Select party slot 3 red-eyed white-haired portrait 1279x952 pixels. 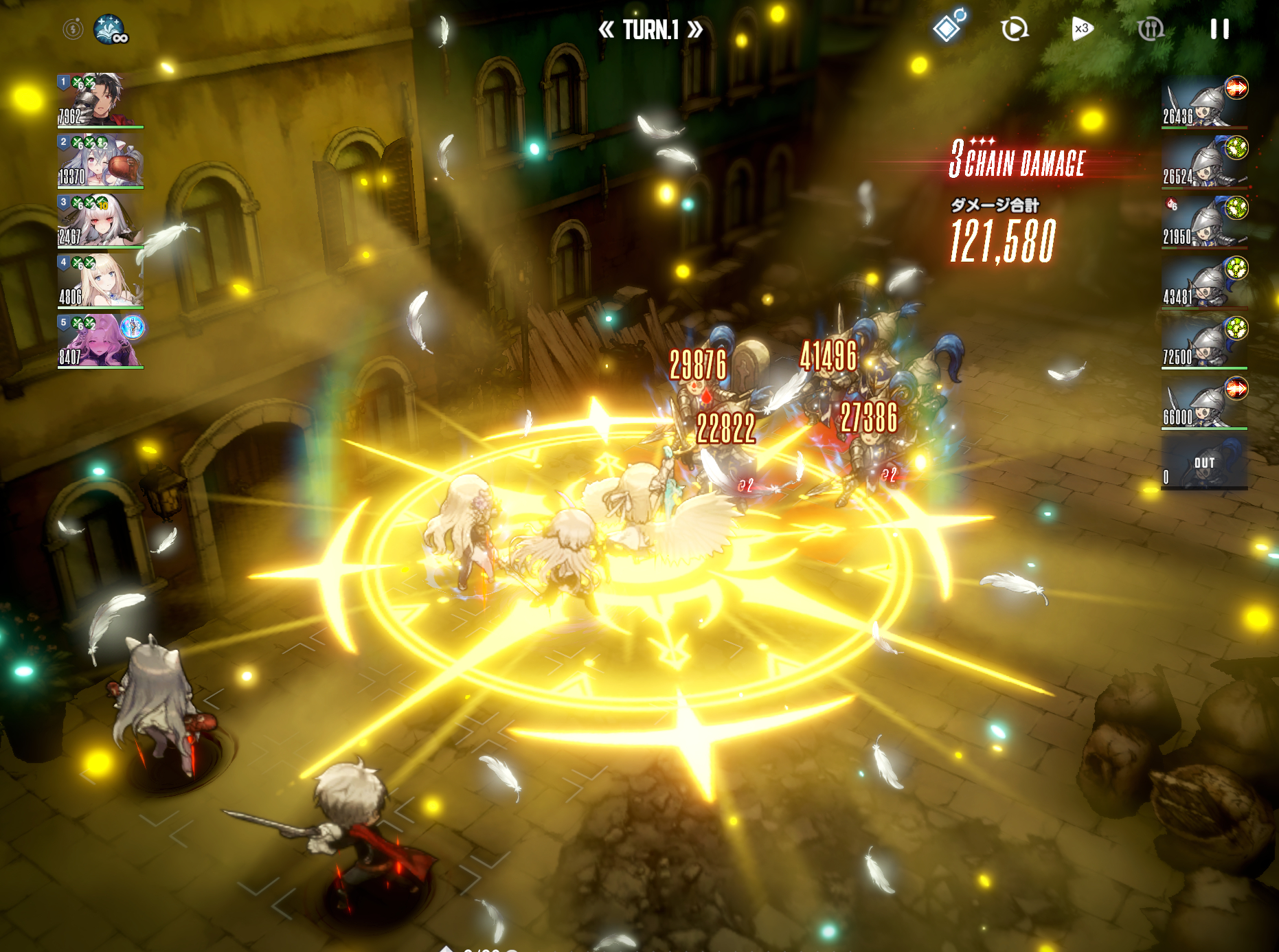[x=100, y=220]
